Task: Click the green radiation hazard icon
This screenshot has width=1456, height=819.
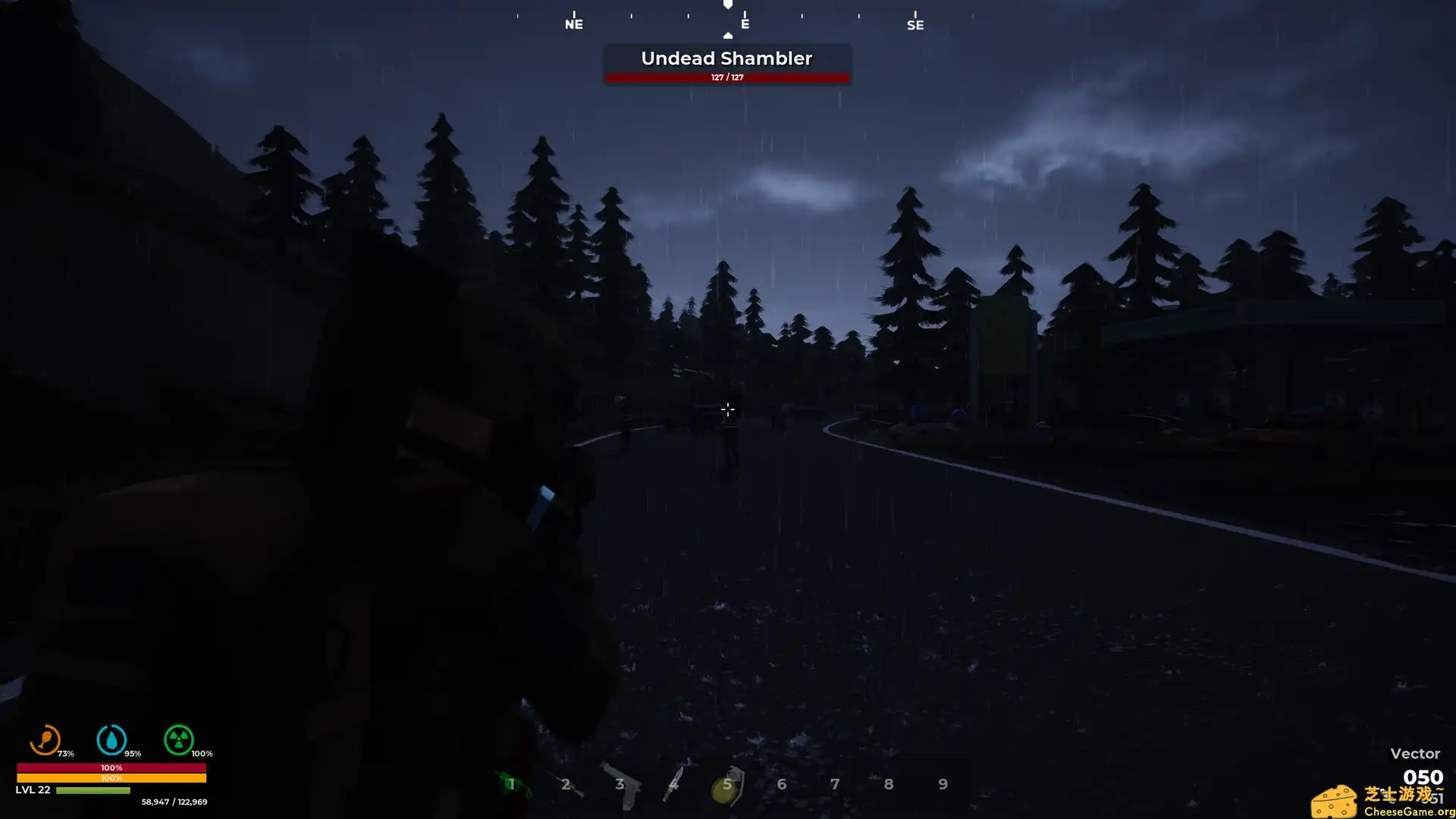Action: click(x=179, y=741)
